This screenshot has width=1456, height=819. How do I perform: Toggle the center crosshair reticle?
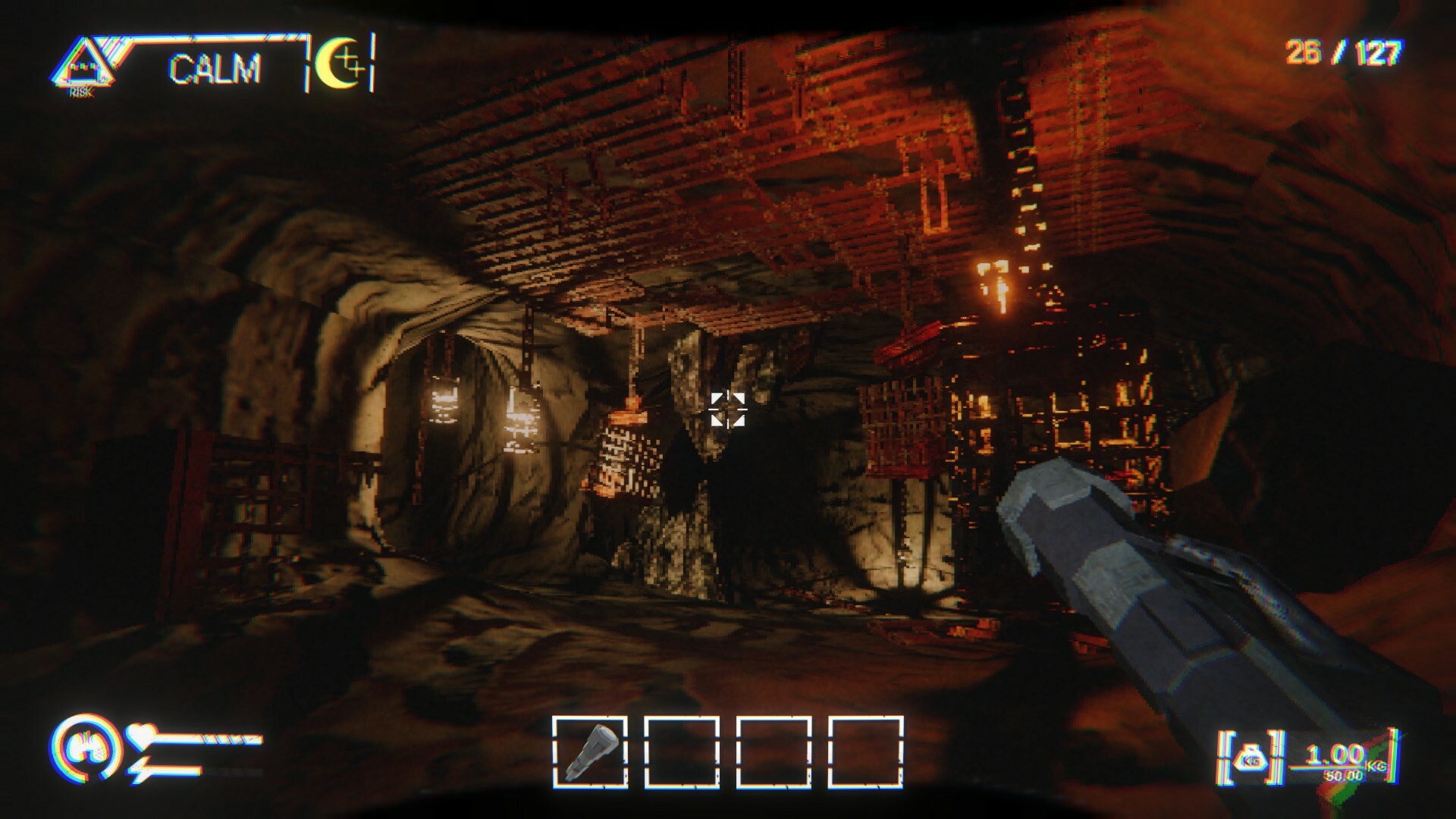[729, 411]
